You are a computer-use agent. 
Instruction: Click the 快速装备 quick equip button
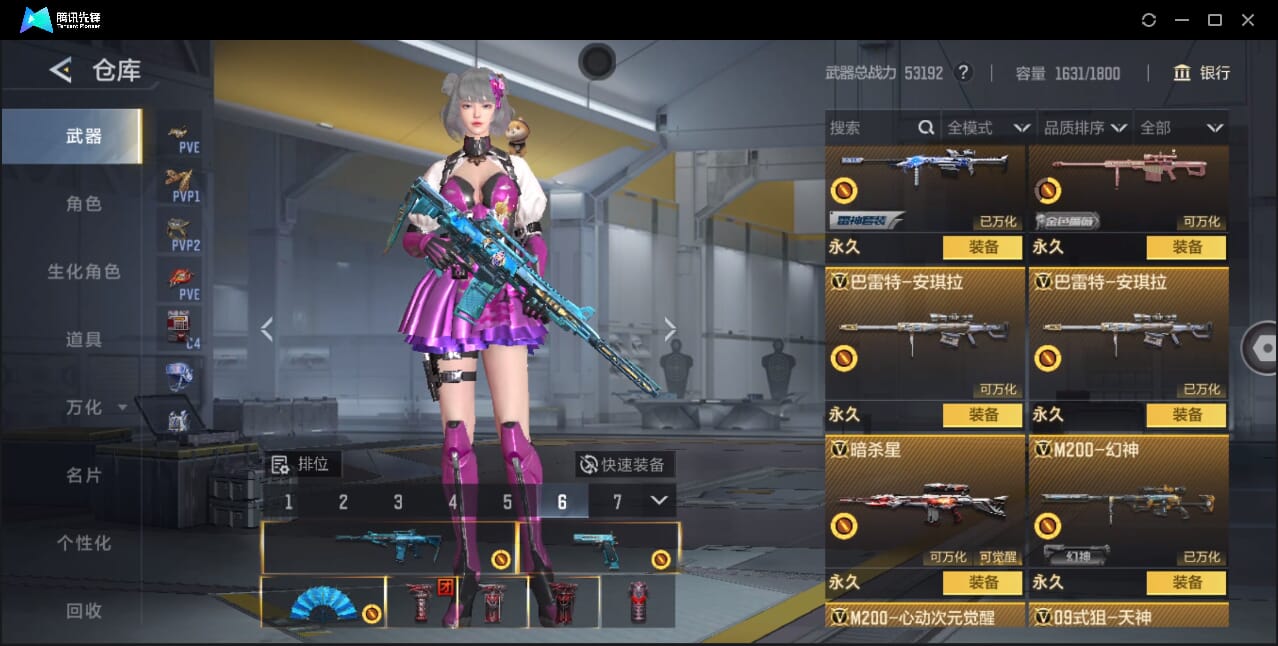[x=624, y=465]
